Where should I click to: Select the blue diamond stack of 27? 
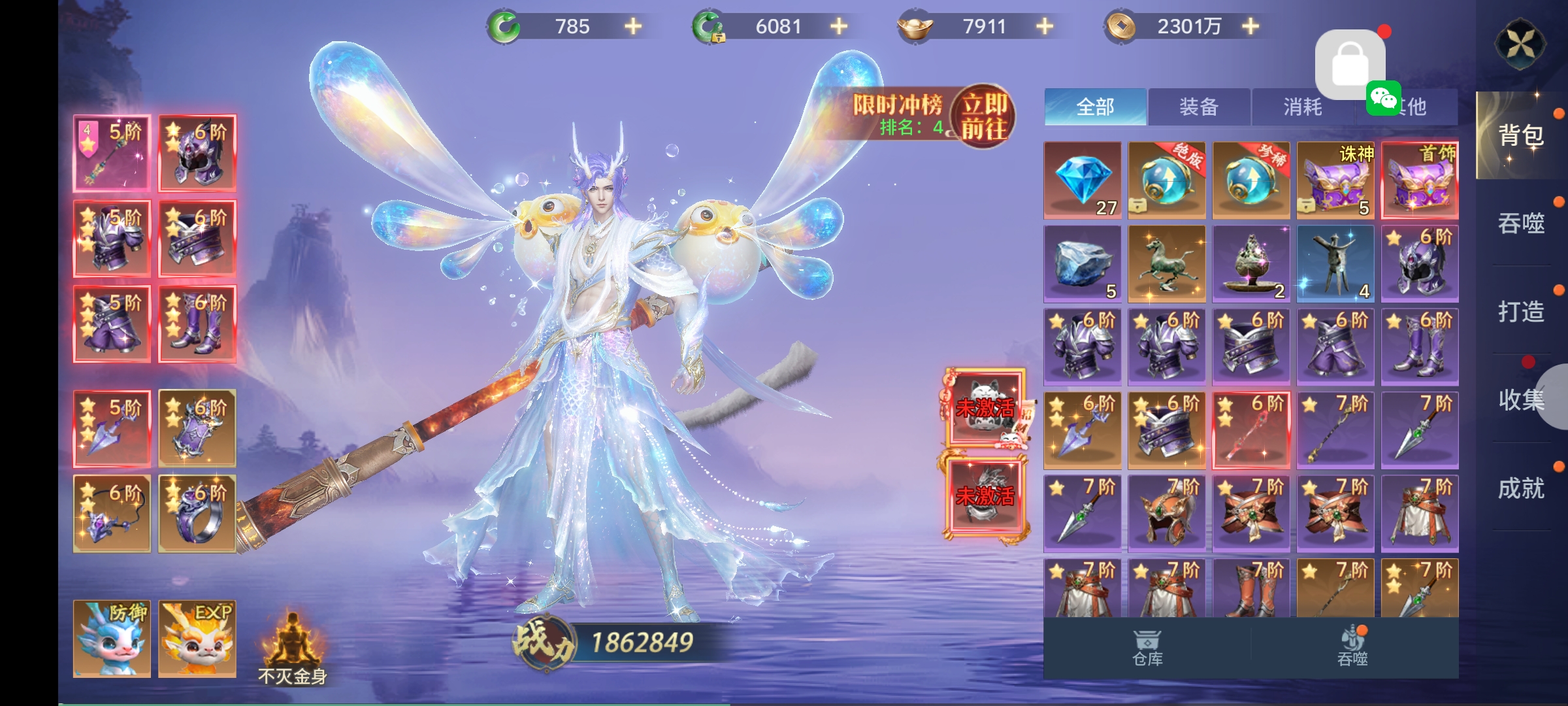pyautogui.click(x=1083, y=180)
